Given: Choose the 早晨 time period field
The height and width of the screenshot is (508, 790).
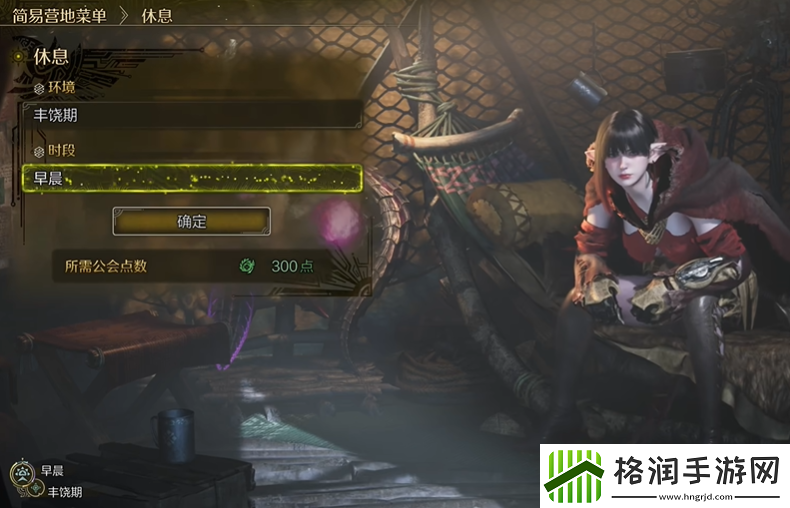Looking at the screenshot, I should click(x=190, y=179).
